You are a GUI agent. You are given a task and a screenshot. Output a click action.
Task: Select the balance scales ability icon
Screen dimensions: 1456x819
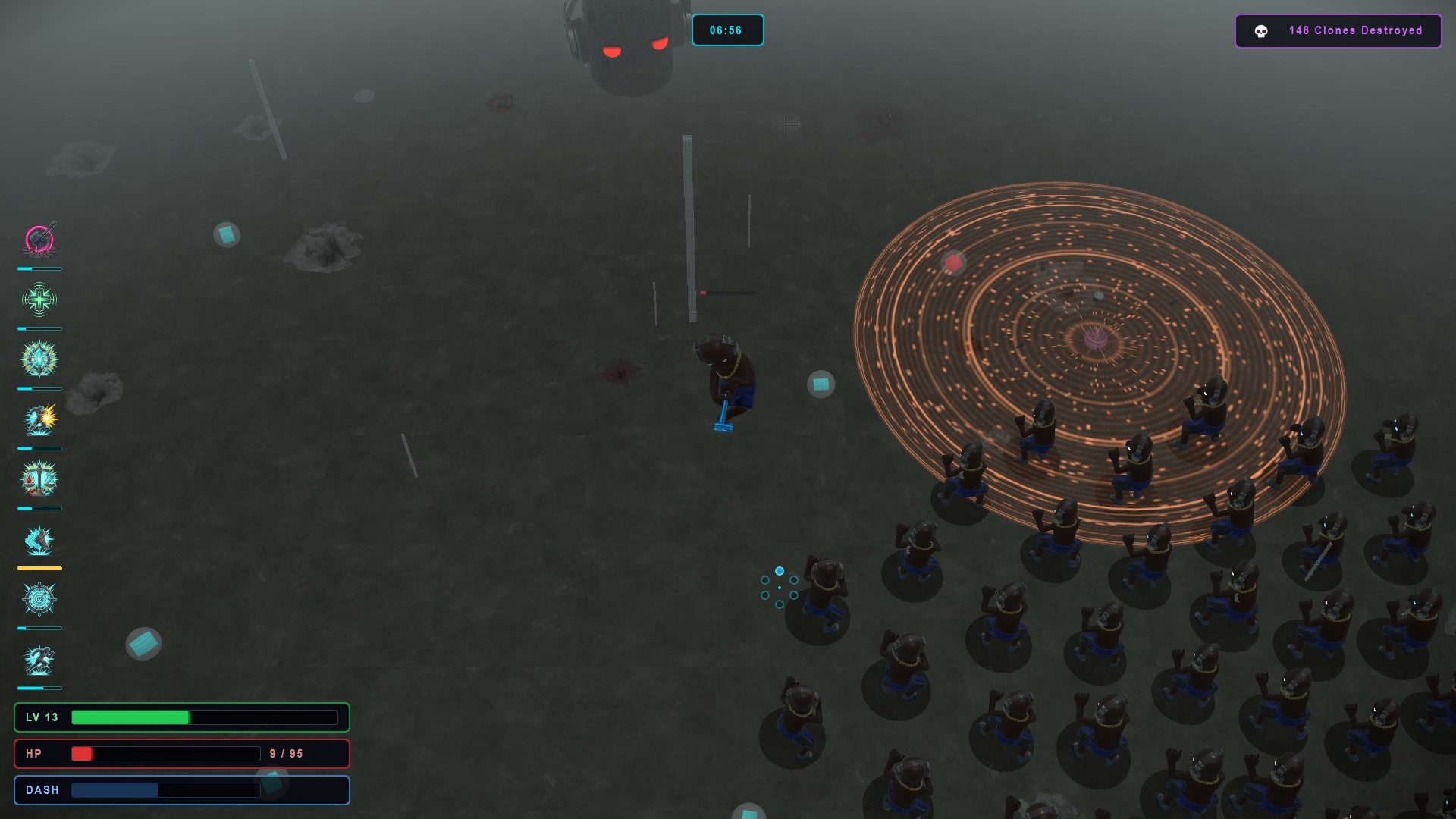point(39,479)
